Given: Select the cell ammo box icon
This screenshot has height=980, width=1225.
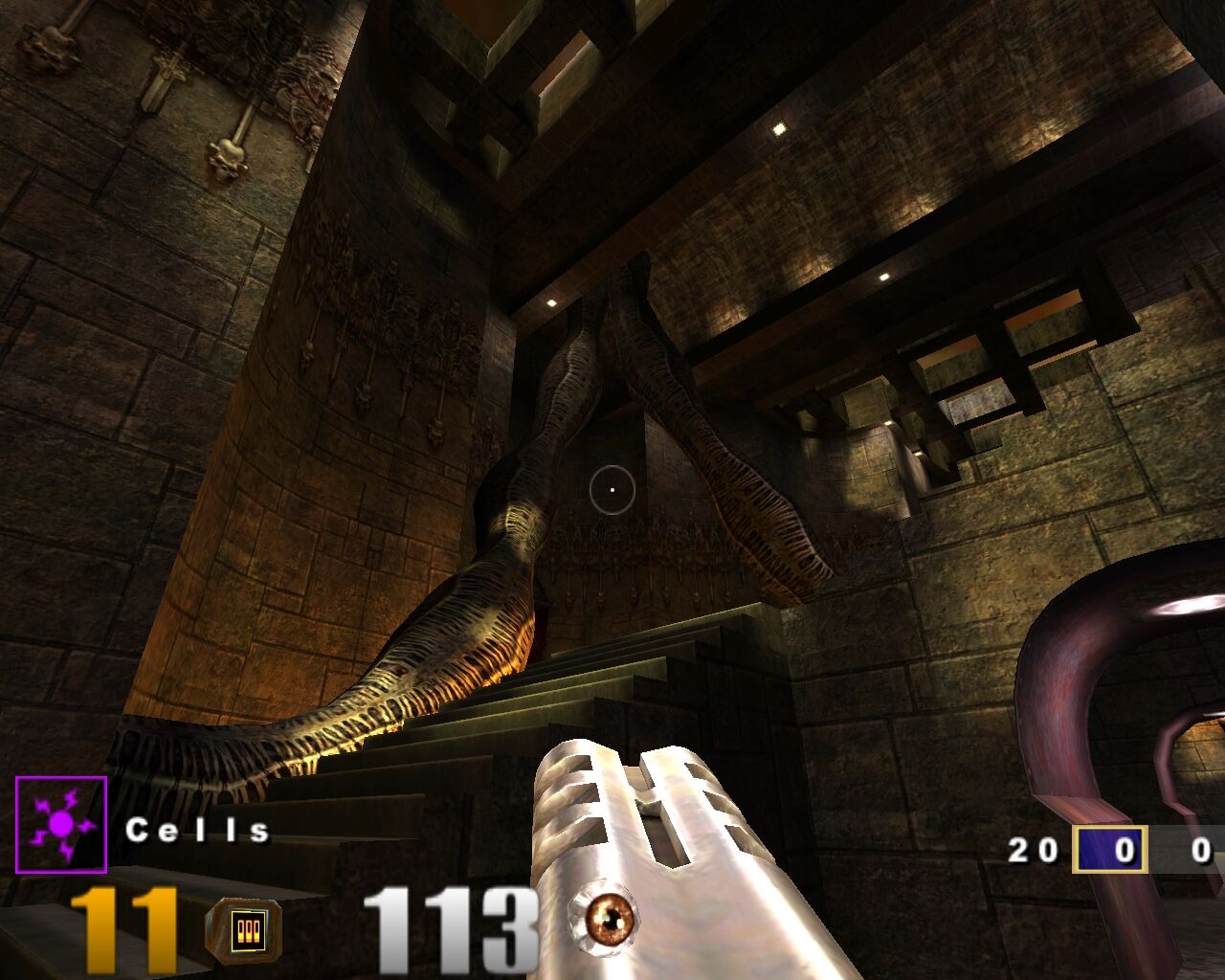Looking at the screenshot, I should (x=243, y=930).
